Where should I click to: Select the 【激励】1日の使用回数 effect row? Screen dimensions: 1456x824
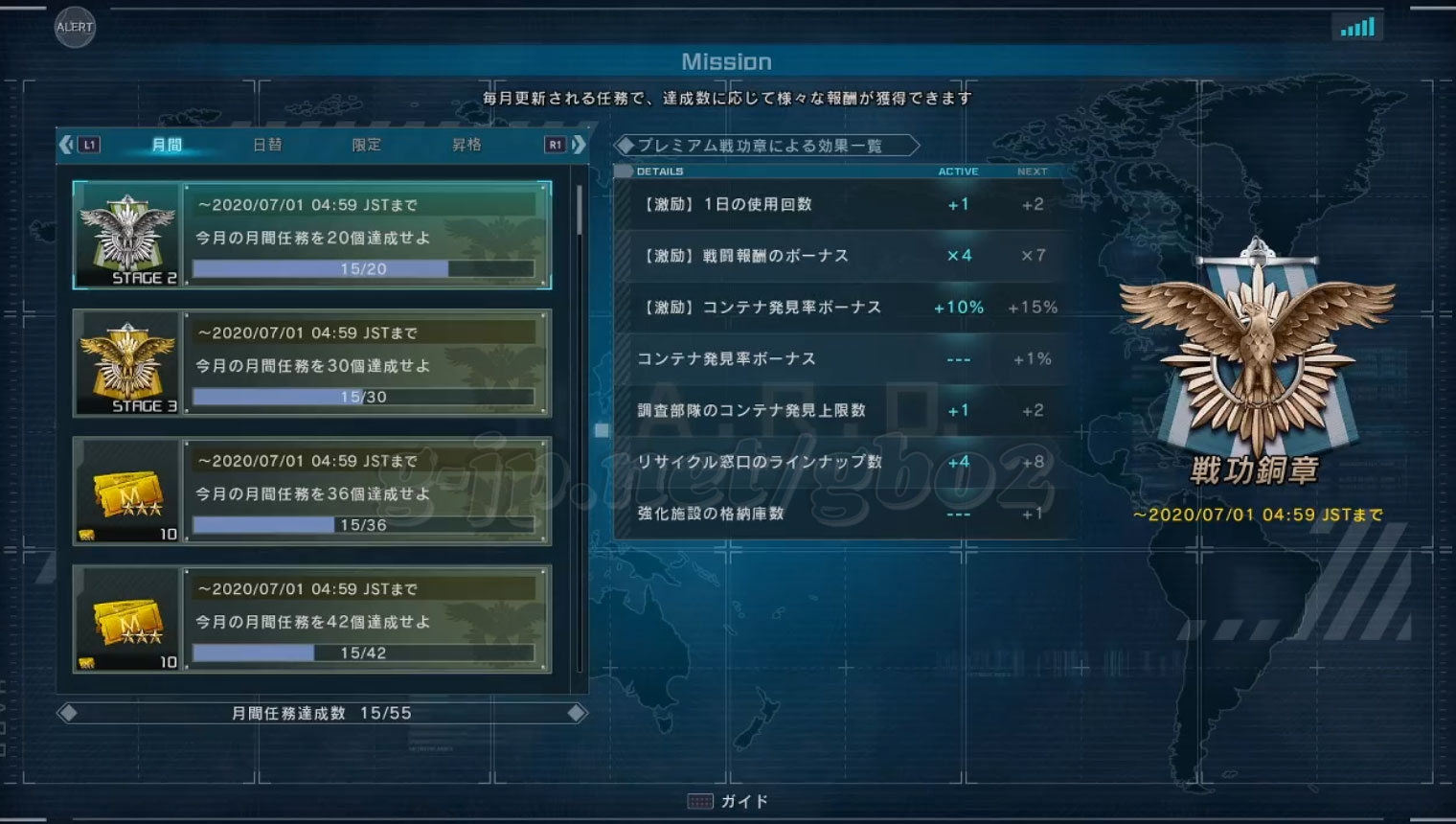coord(843,204)
